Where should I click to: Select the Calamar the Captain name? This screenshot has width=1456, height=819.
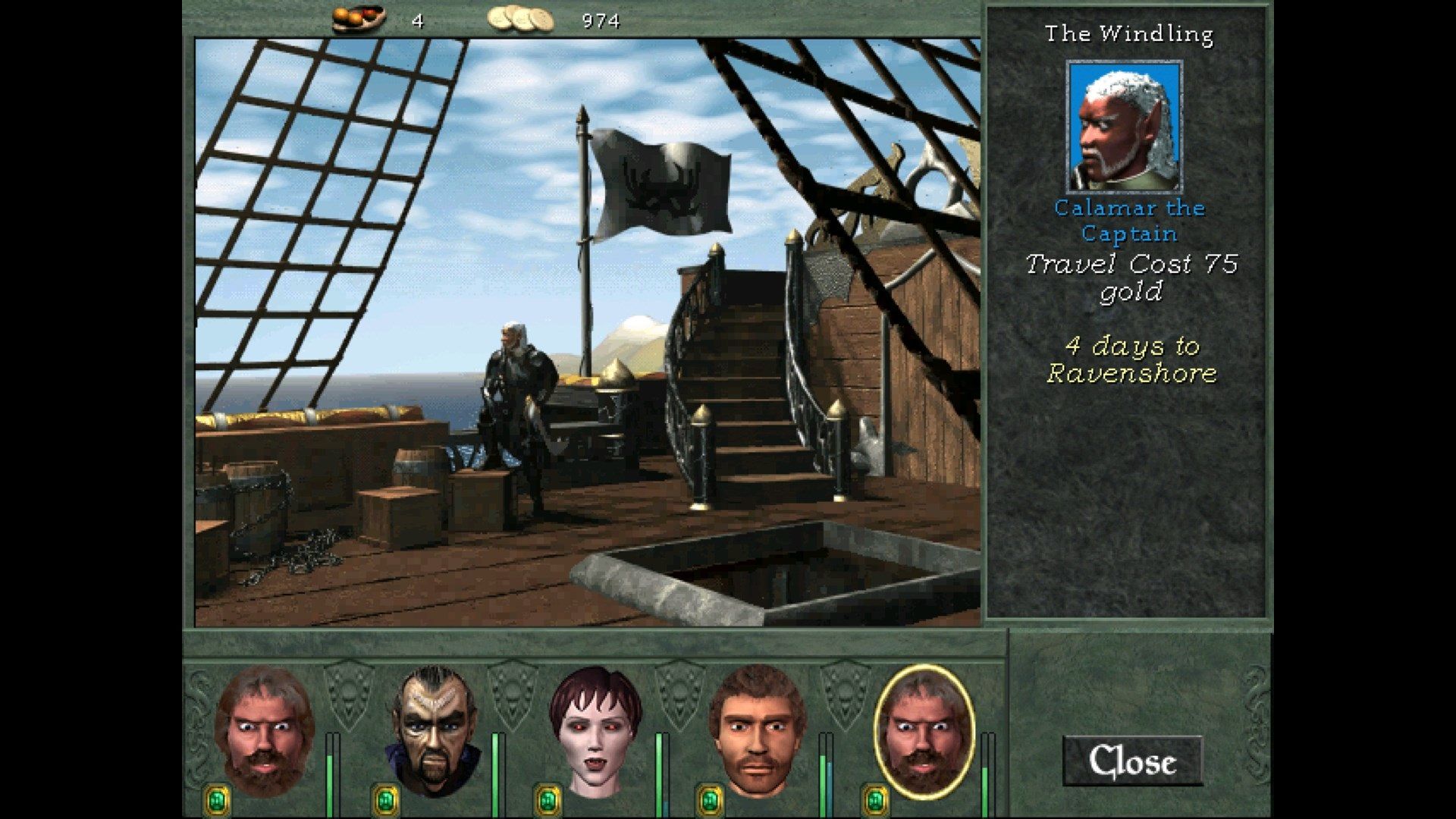(x=1129, y=220)
